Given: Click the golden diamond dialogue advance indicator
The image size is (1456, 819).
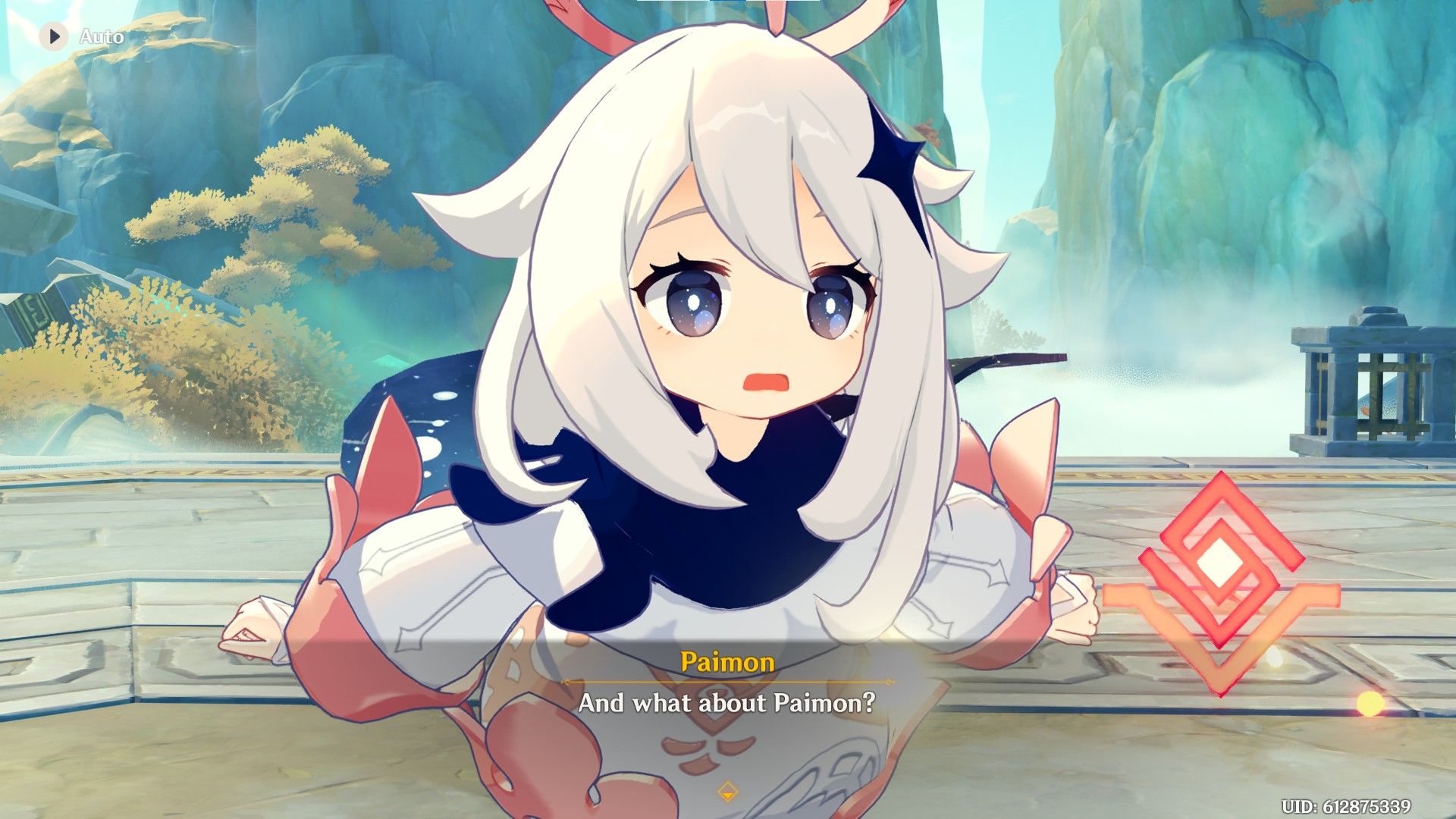Looking at the screenshot, I should [726, 791].
